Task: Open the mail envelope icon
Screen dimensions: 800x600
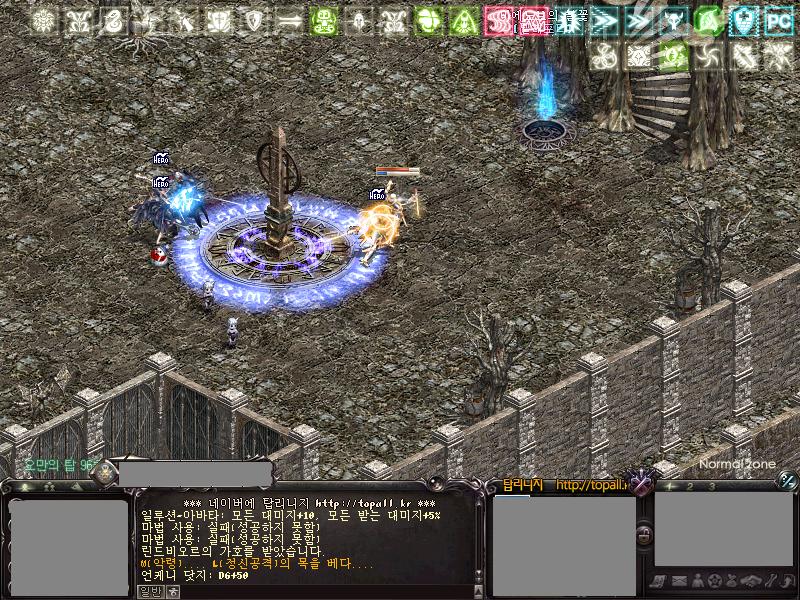Action: click(679, 581)
